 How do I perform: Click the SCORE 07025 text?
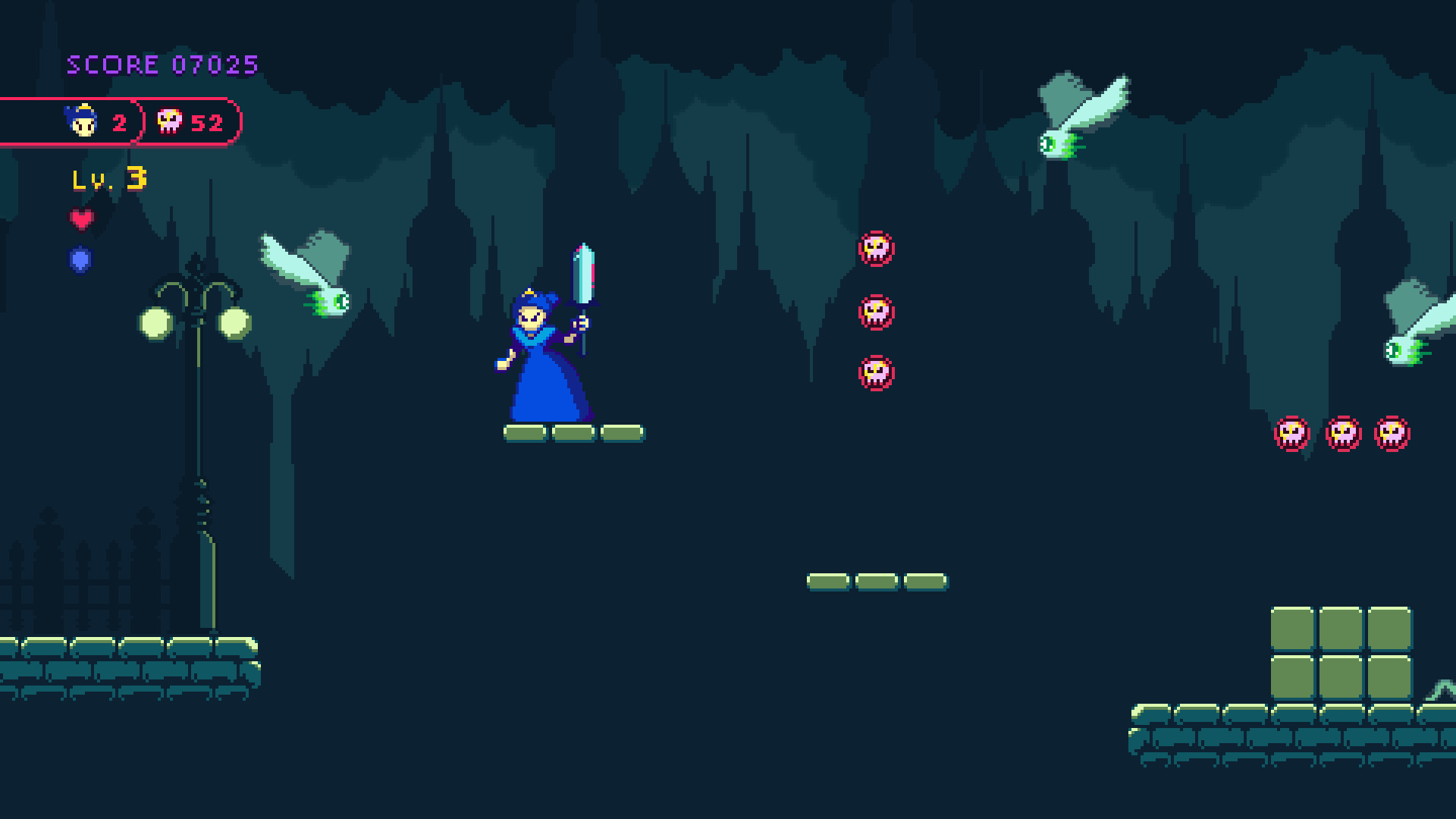163,64
